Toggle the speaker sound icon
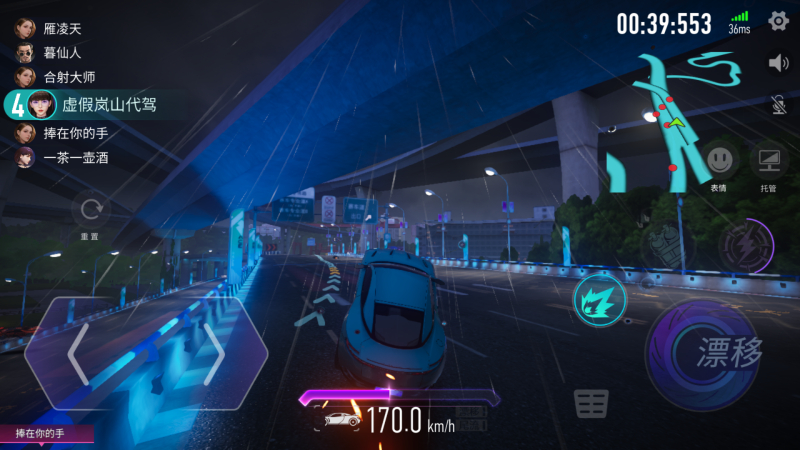800x450 pixels. [778, 63]
